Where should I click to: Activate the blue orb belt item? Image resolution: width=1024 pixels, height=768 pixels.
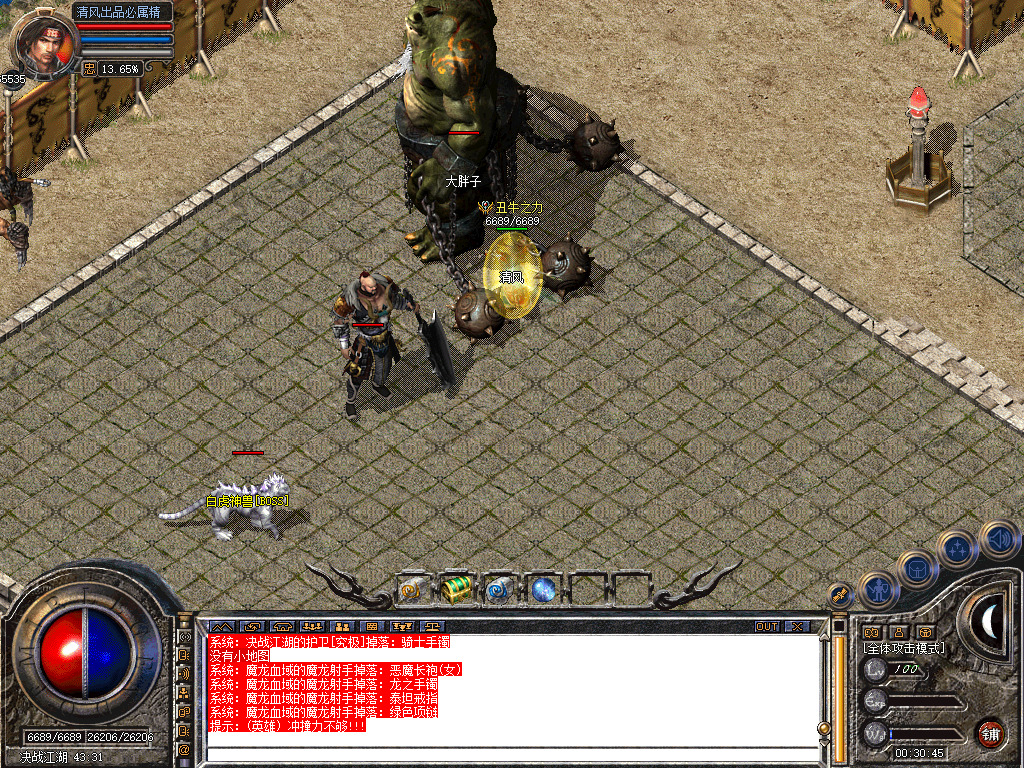tap(543, 590)
